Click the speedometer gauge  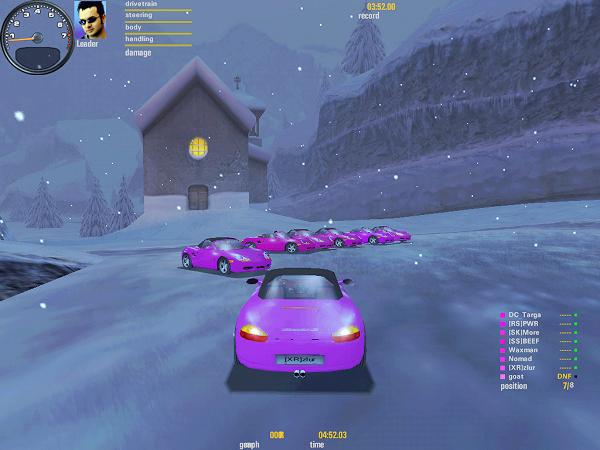pyautogui.click(x=37, y=37)
